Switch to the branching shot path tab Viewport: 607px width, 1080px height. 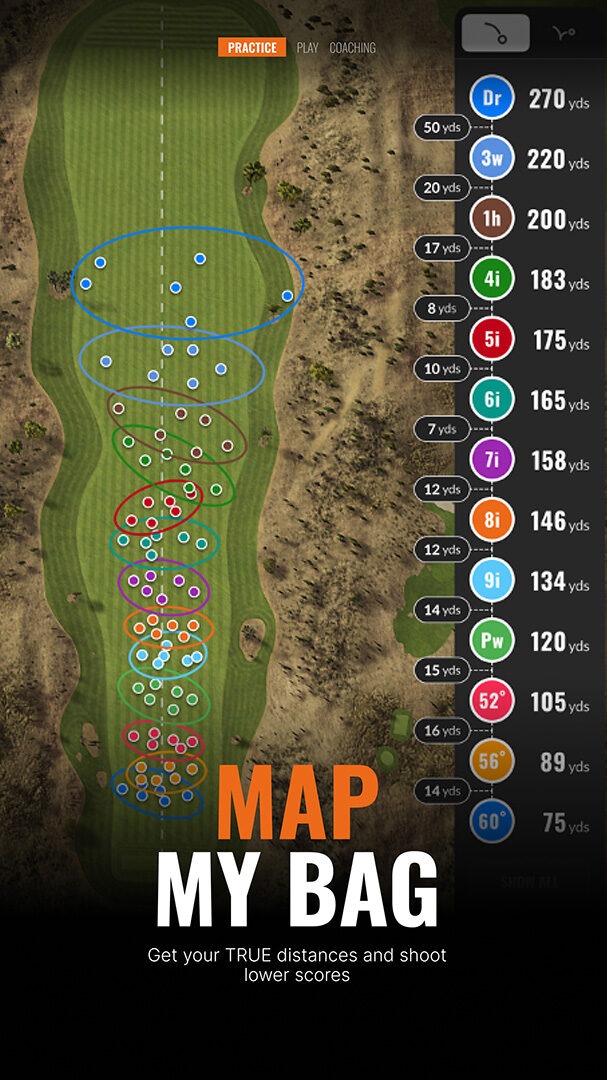564,34
